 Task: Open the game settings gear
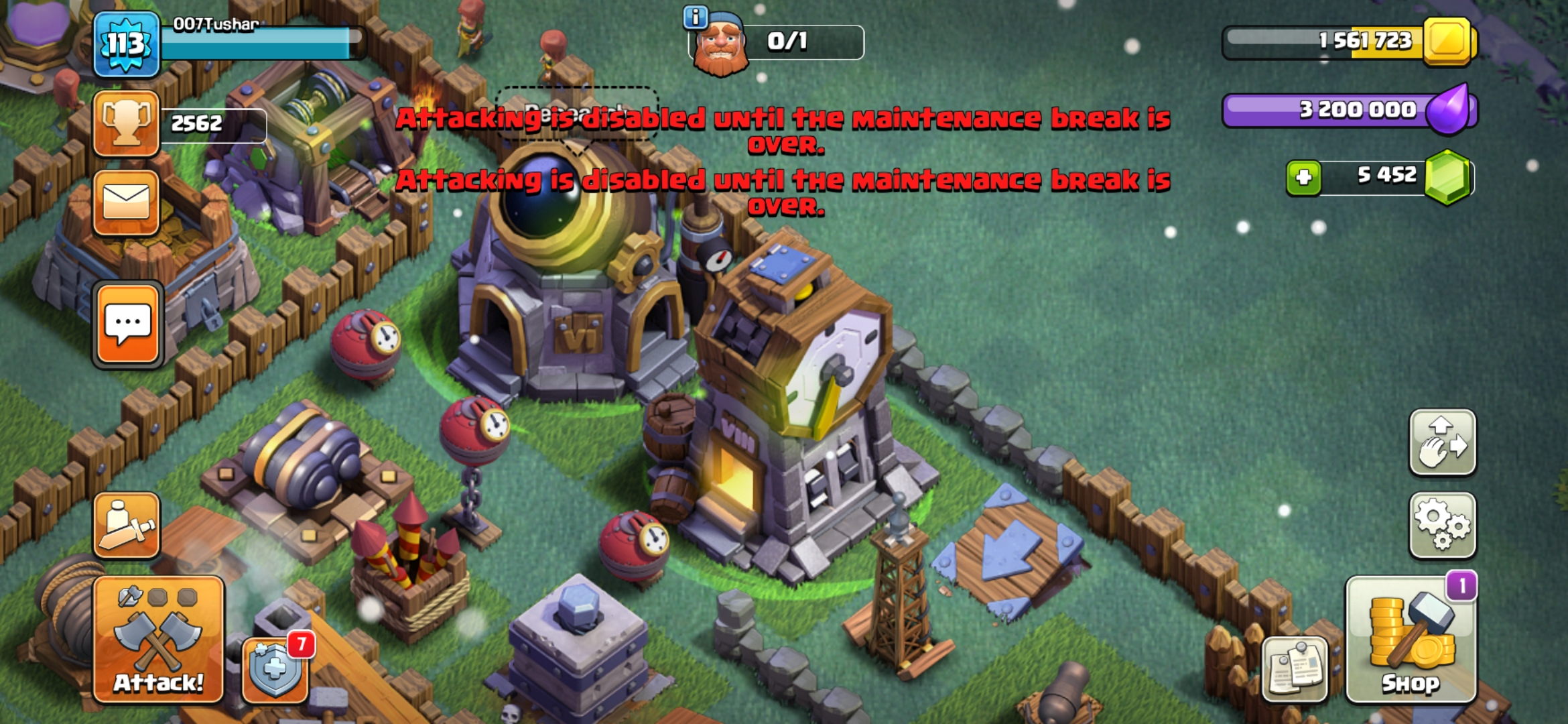1442,525
